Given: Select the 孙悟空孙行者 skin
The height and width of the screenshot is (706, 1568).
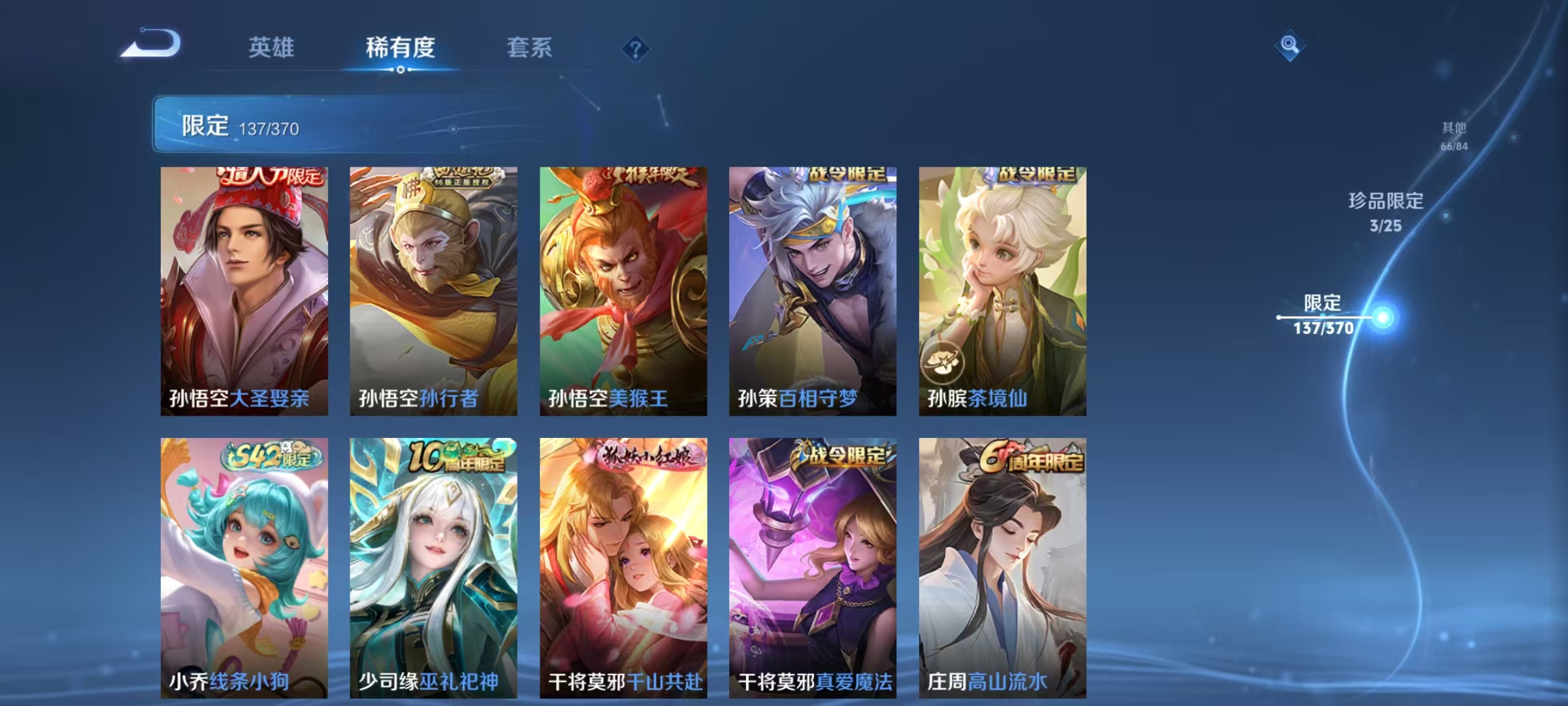Looking at the screenshot, I should [x=433, y=291].
